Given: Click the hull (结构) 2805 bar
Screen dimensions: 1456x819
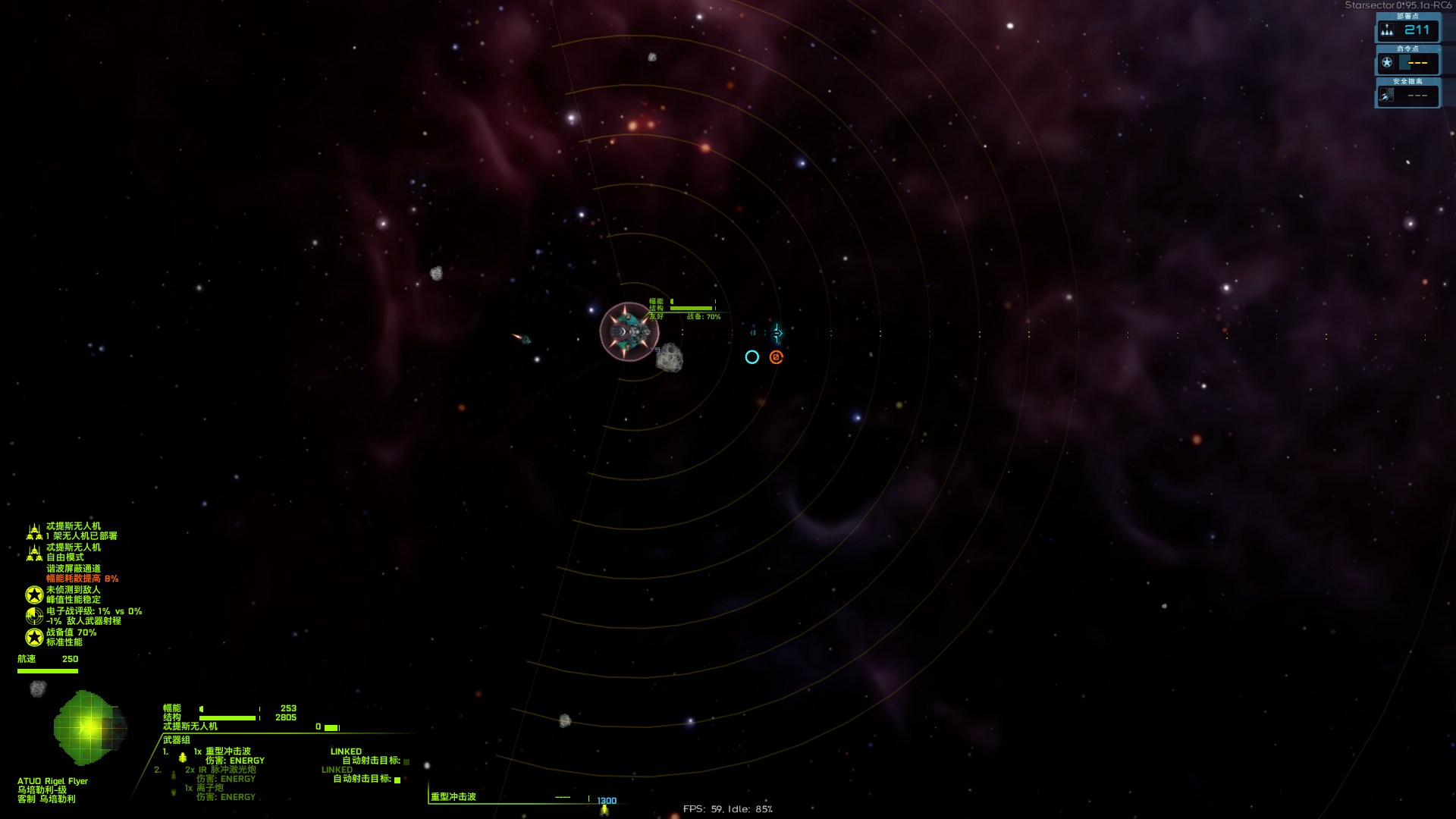Looking at the screenshot, I should (227, 717).
